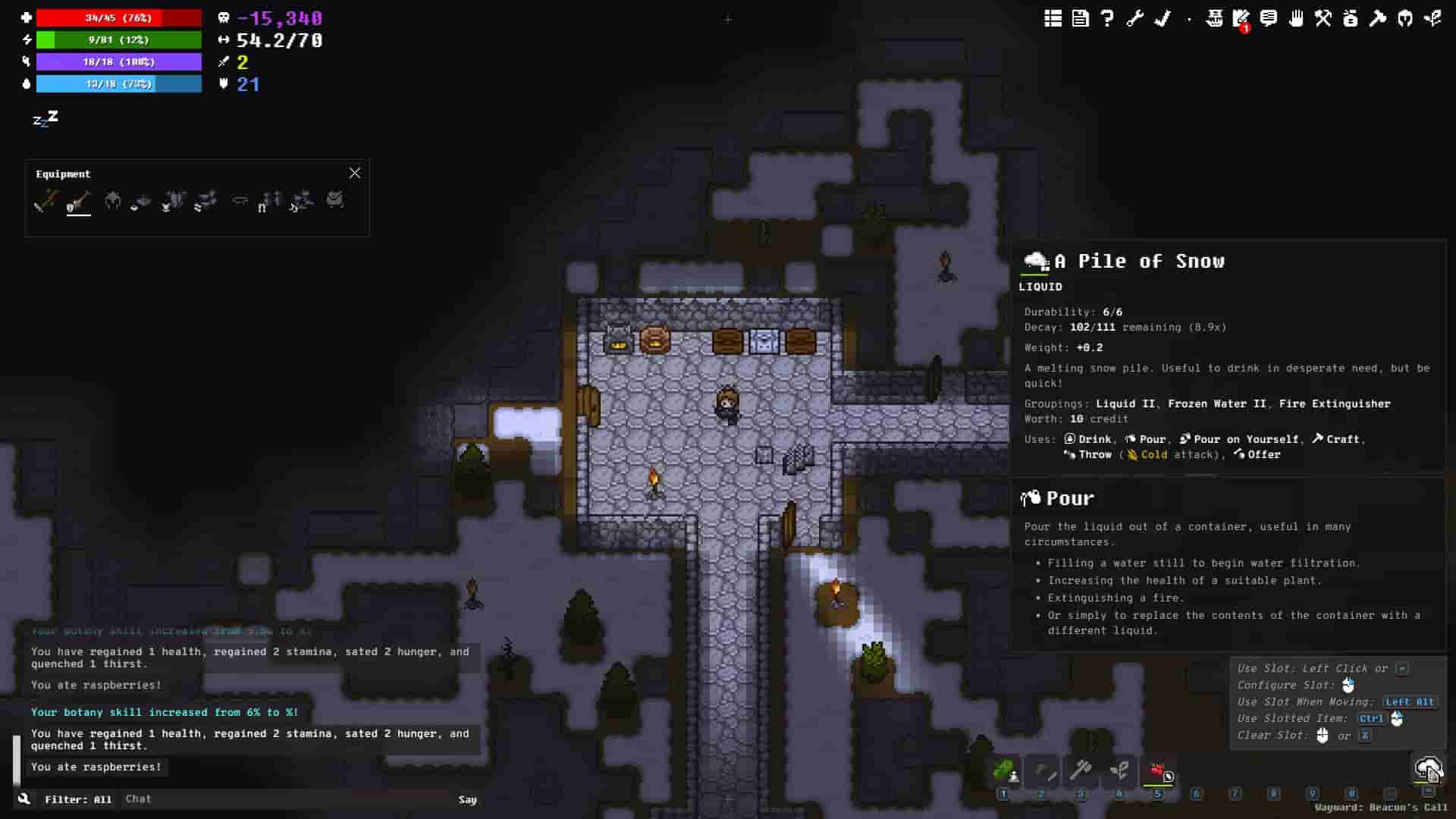The image size is (1456, 819).
Task: Open the plant sprout skills icon
Action: coord(1432,18)
